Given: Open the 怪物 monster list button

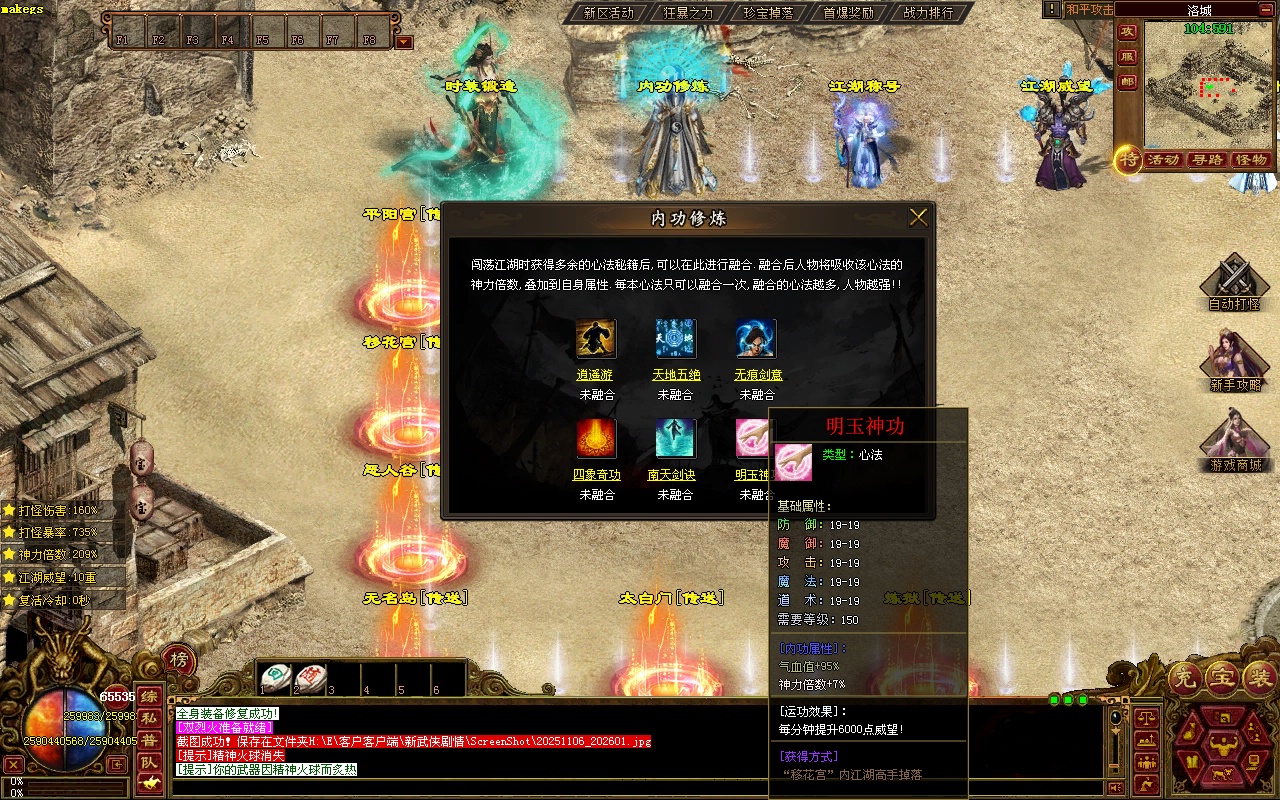Looking at the screenshot, I should [1251, 160].
